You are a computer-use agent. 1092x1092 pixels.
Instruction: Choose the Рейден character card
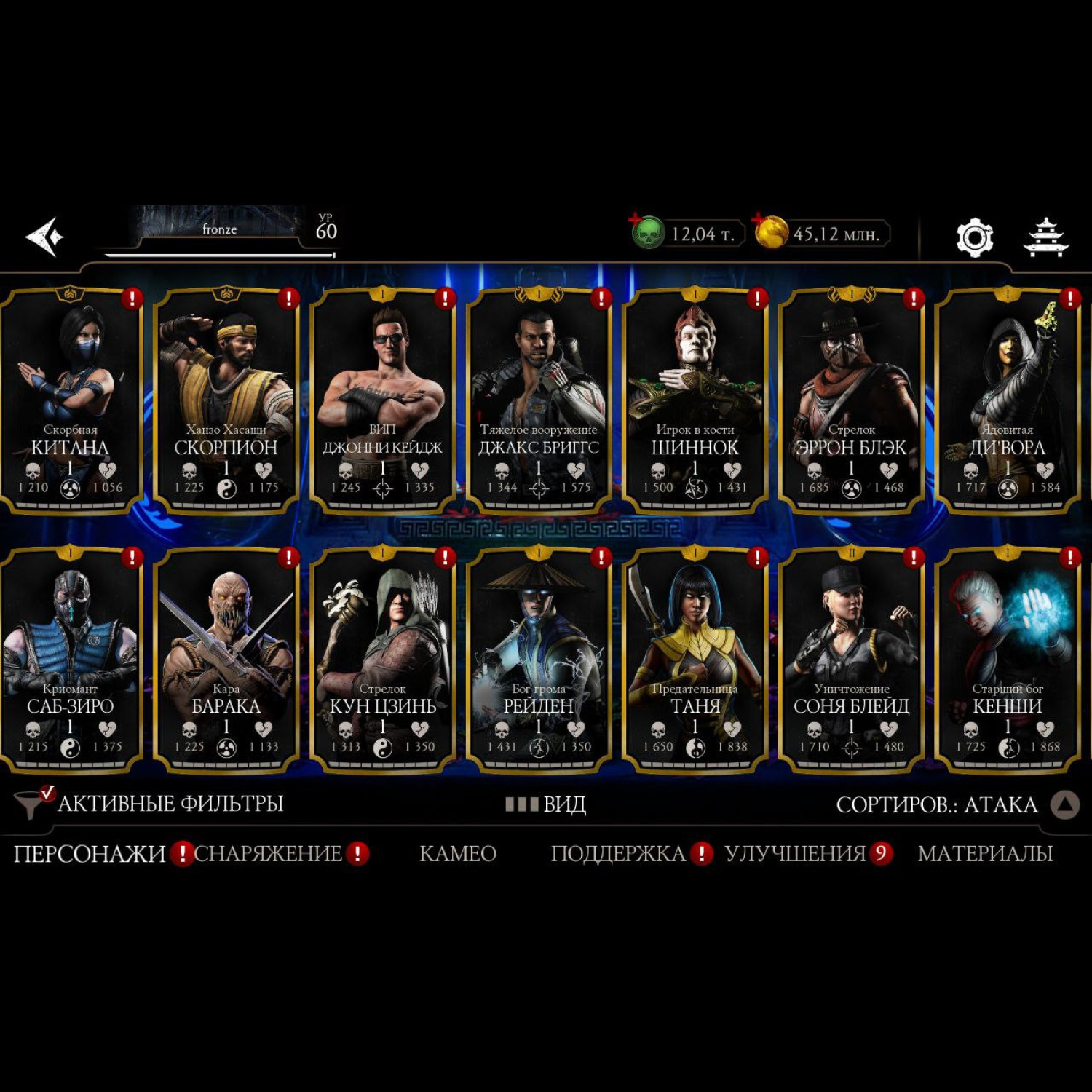(x=539, y=659)
